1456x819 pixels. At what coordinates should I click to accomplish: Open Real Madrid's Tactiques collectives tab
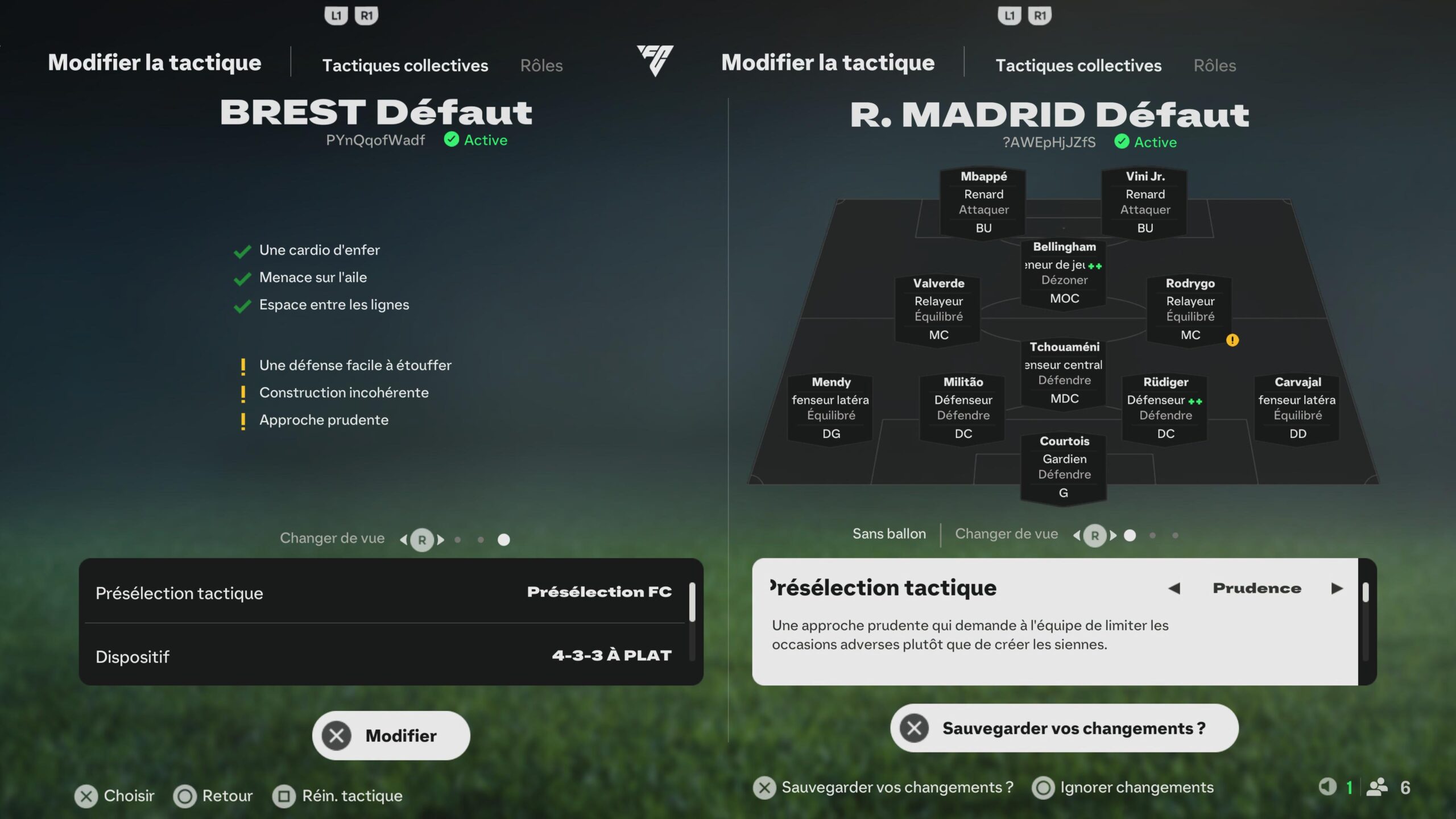(x=1078, y=65)
